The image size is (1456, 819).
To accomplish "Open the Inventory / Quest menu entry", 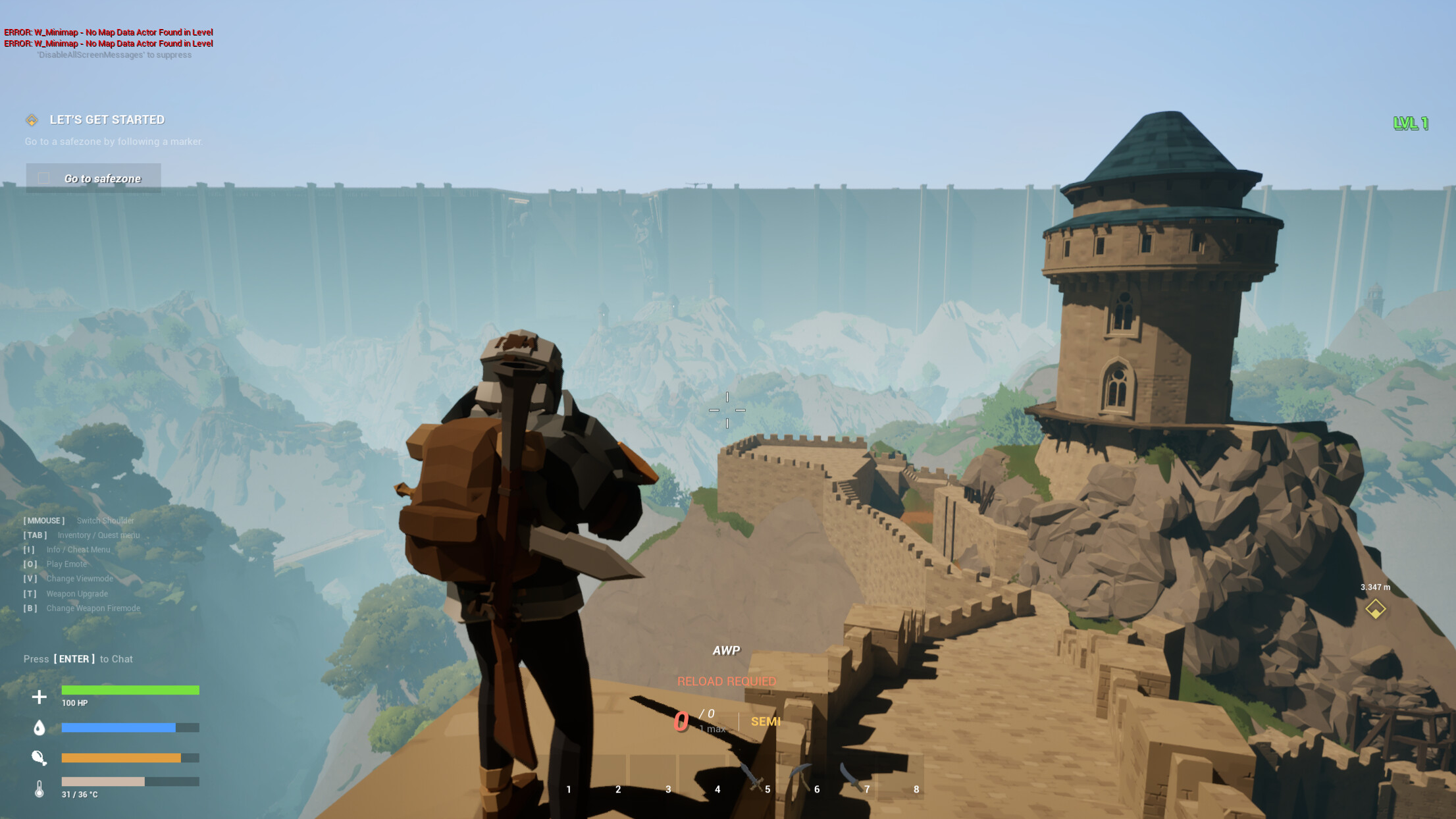I will click(97, 535).
